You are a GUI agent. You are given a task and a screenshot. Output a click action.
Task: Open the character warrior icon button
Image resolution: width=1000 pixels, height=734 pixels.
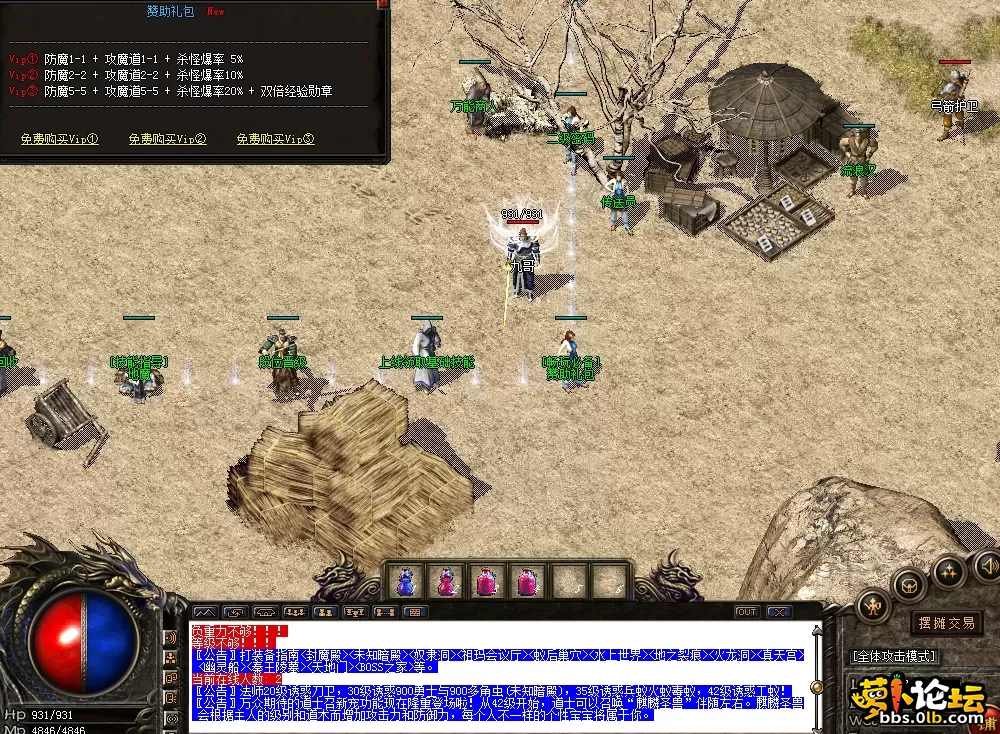875,605
